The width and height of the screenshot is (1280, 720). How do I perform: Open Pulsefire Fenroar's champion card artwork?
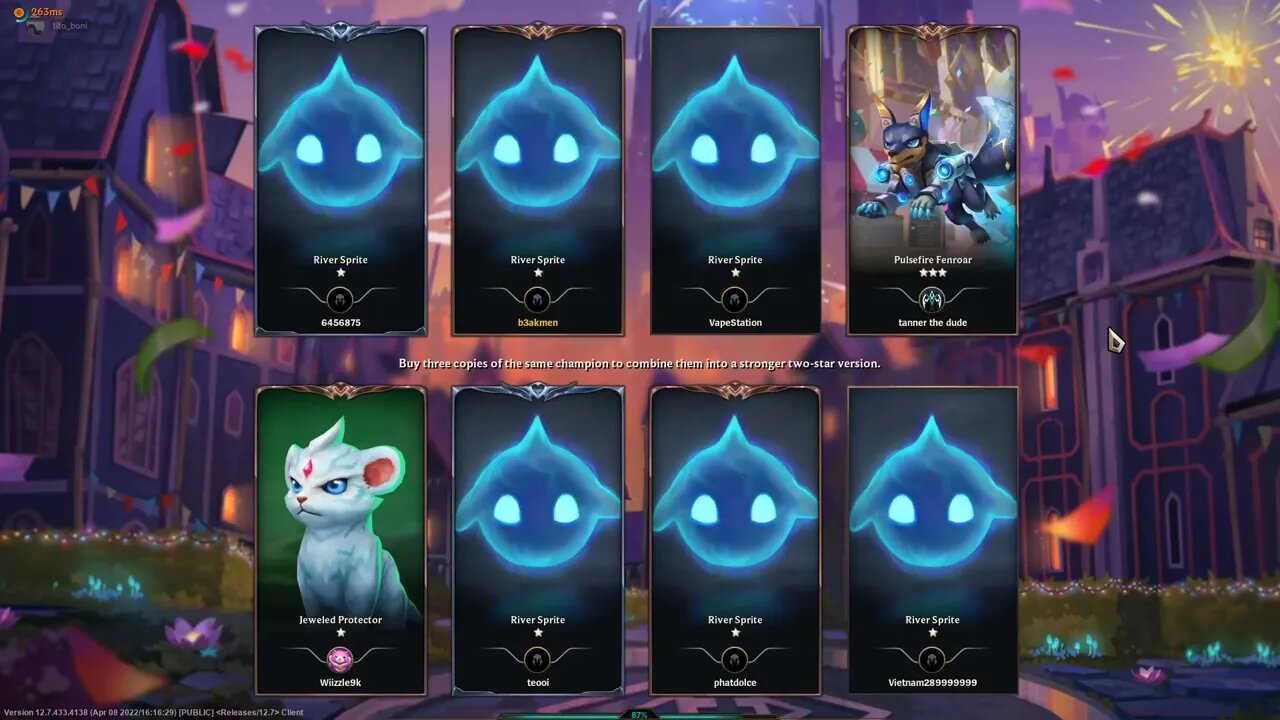coord(932,140)
